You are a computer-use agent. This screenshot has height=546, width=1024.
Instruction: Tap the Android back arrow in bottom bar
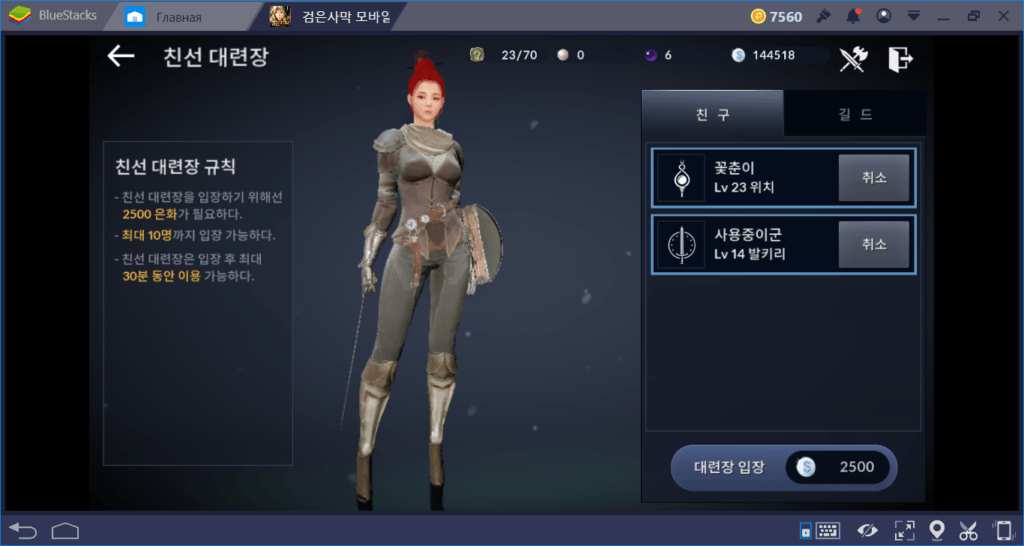[22, 529]
